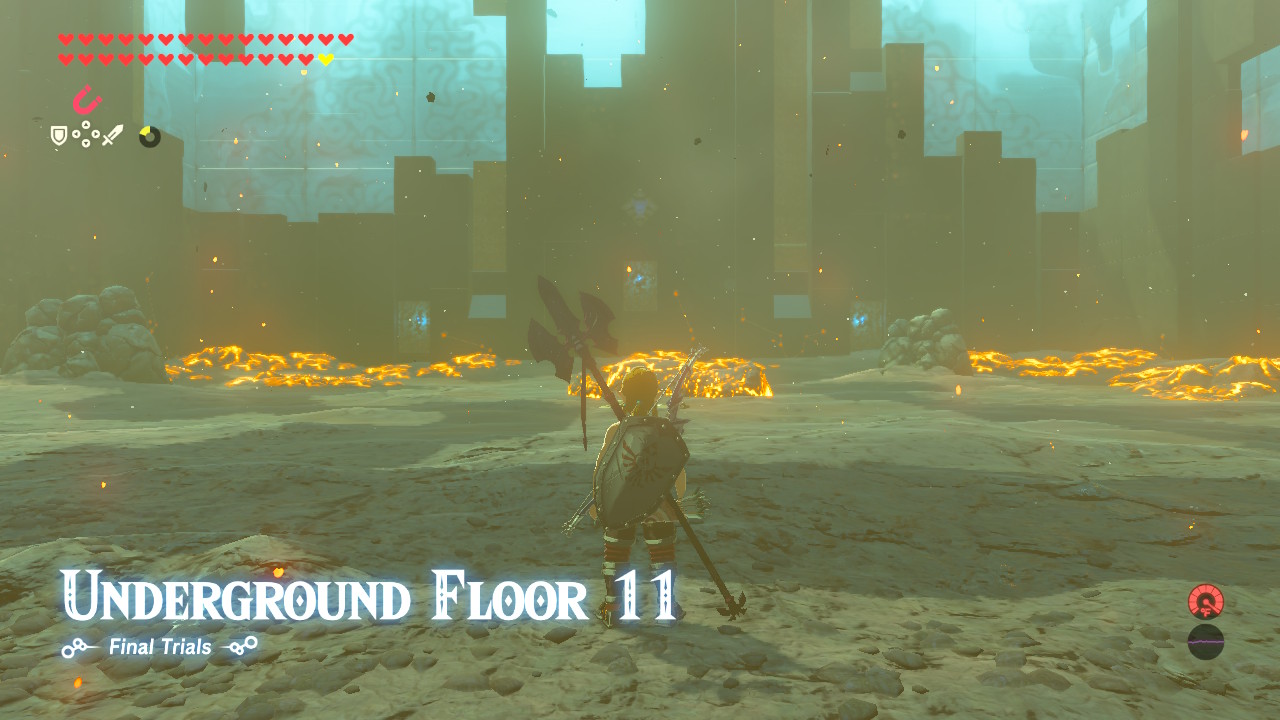Click the first red heart on the top row
The image size is (1280, 720).
click(66, 39)
